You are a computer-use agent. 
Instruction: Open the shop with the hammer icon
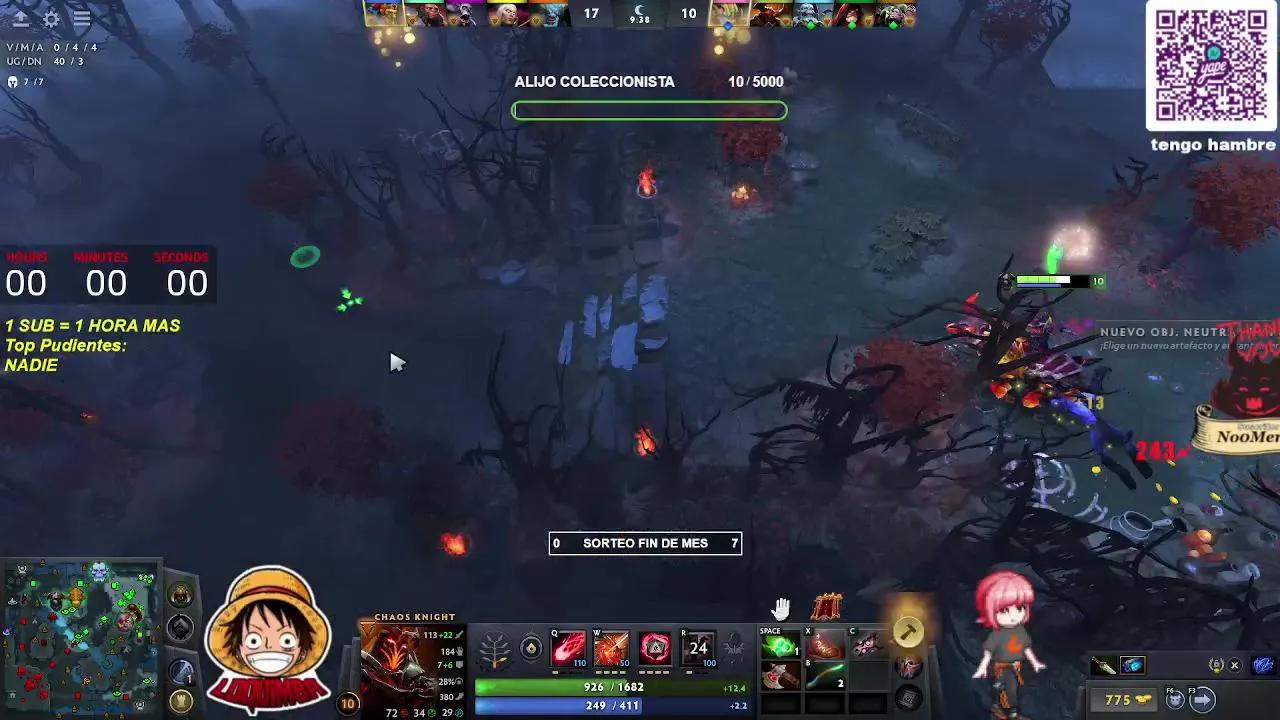[906, 632]
